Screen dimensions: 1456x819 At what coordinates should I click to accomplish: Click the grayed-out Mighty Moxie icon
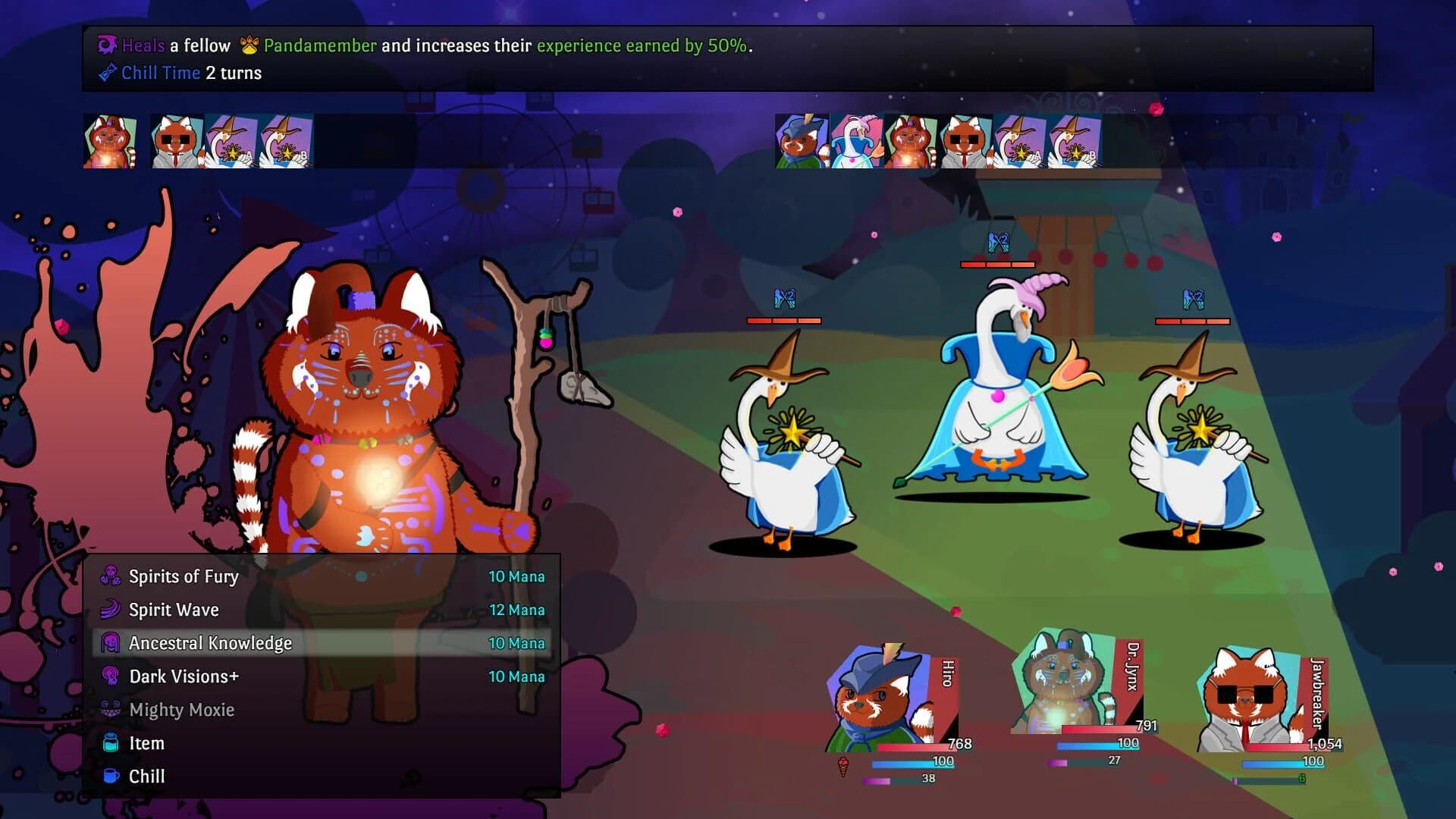(x=109, y=710)
